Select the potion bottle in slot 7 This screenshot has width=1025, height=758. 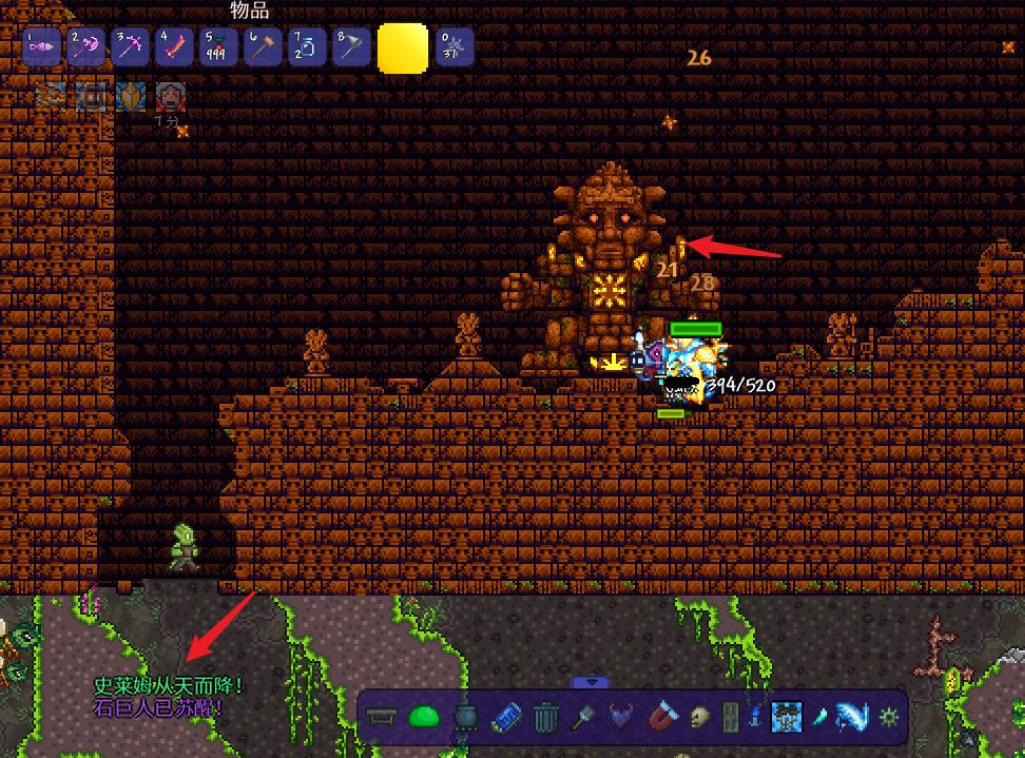pos(307,47)
